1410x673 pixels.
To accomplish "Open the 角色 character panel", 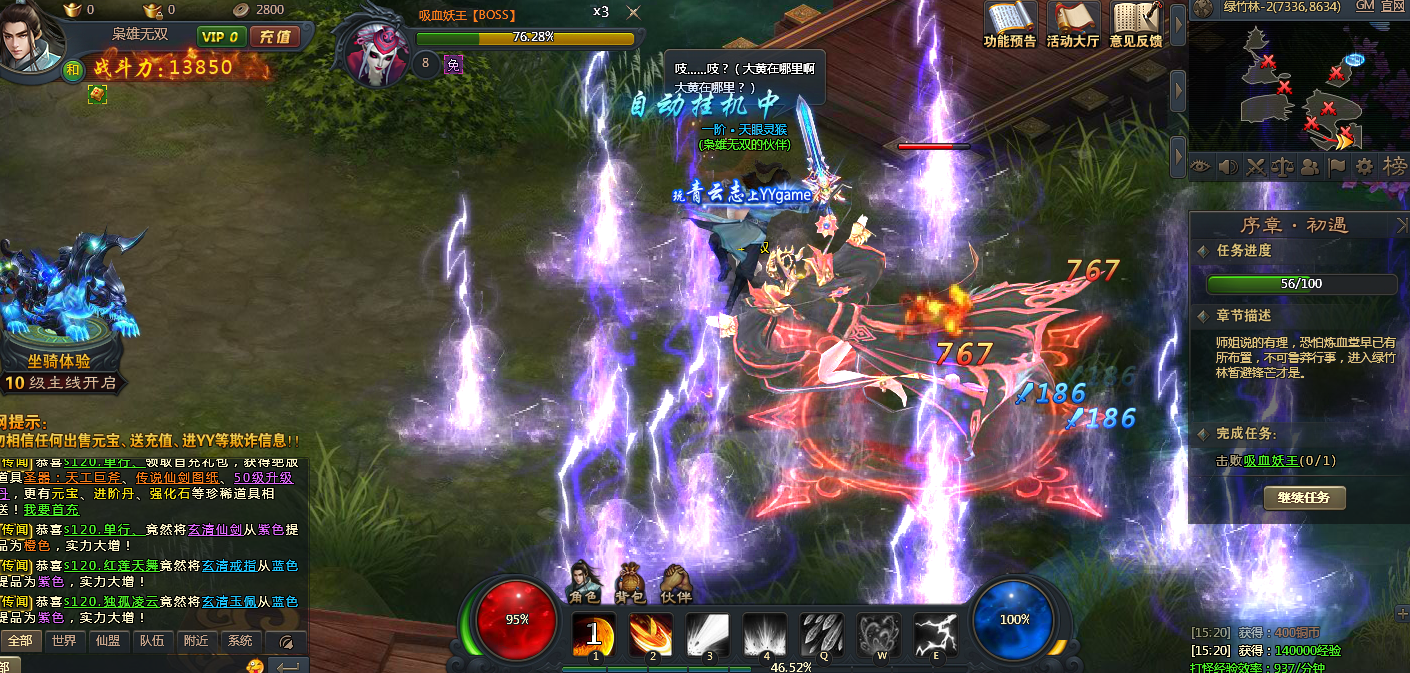I will coord(584,584).
